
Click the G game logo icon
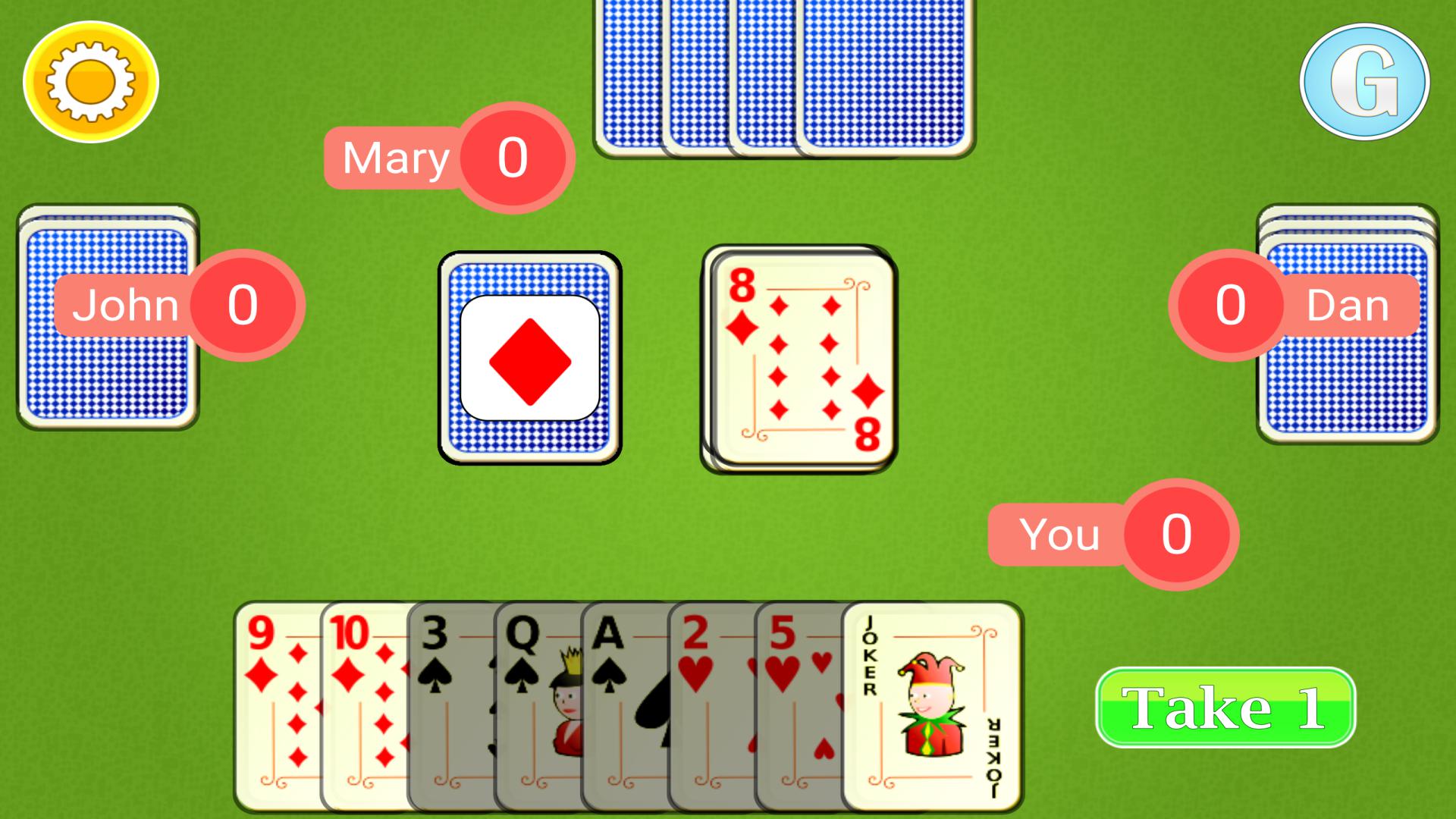(1365, 80)
